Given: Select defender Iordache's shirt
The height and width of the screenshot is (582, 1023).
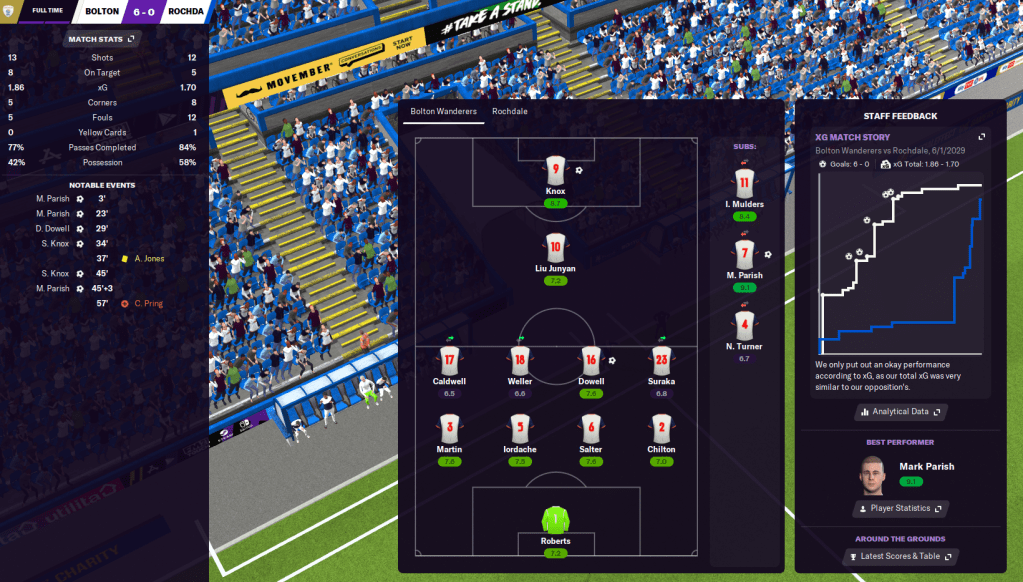Looking at the screenshot, I should point(519,428).
